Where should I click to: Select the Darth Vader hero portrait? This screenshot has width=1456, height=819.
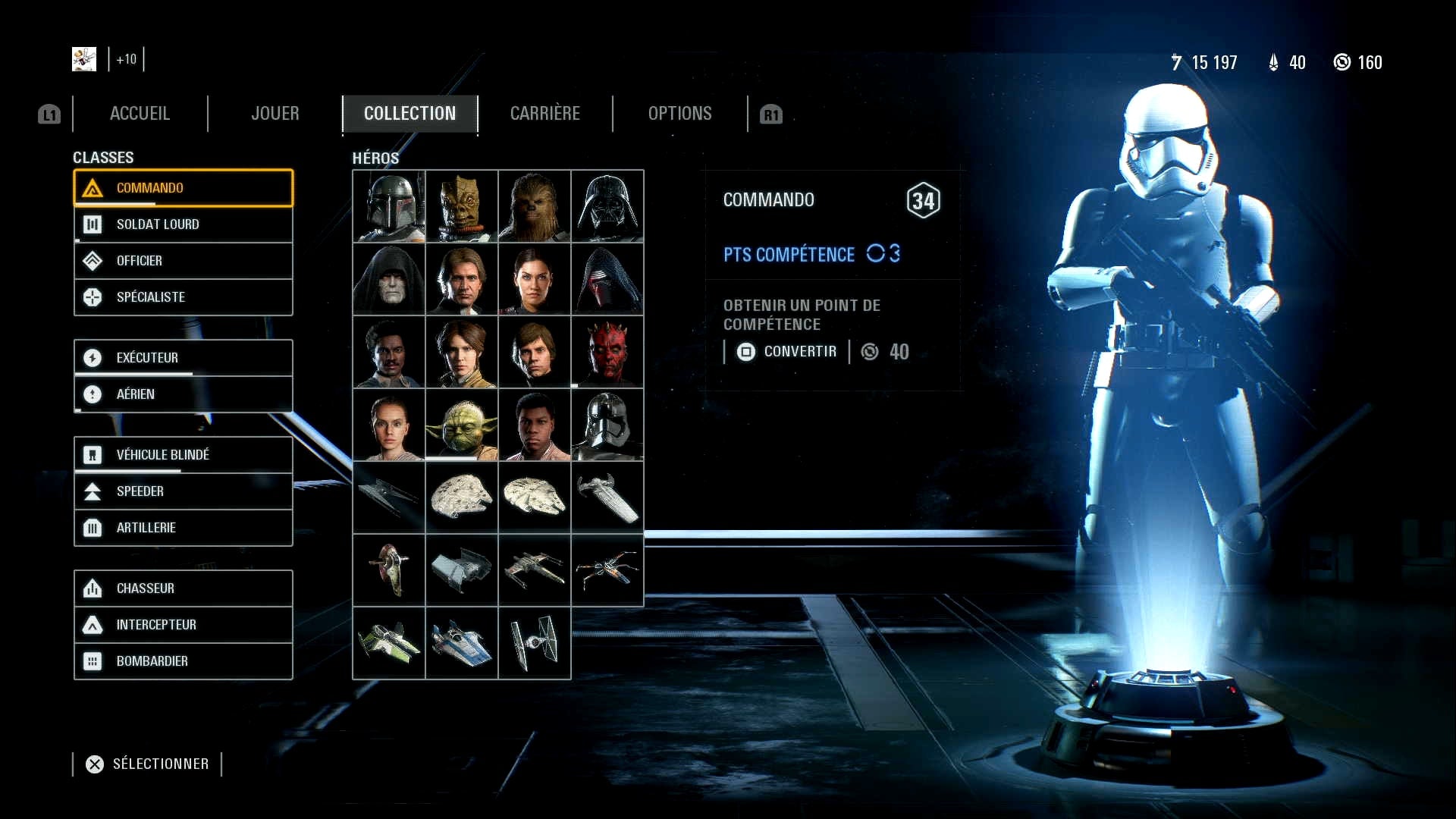point(607,206)
